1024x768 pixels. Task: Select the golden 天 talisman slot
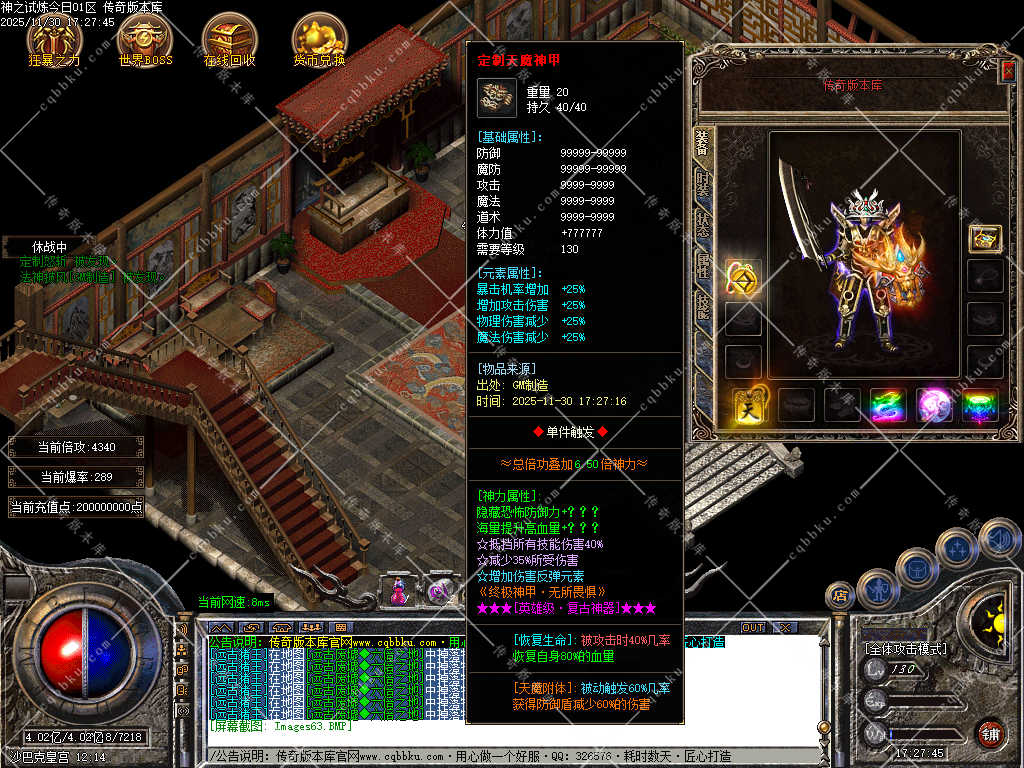pos(748,404)
